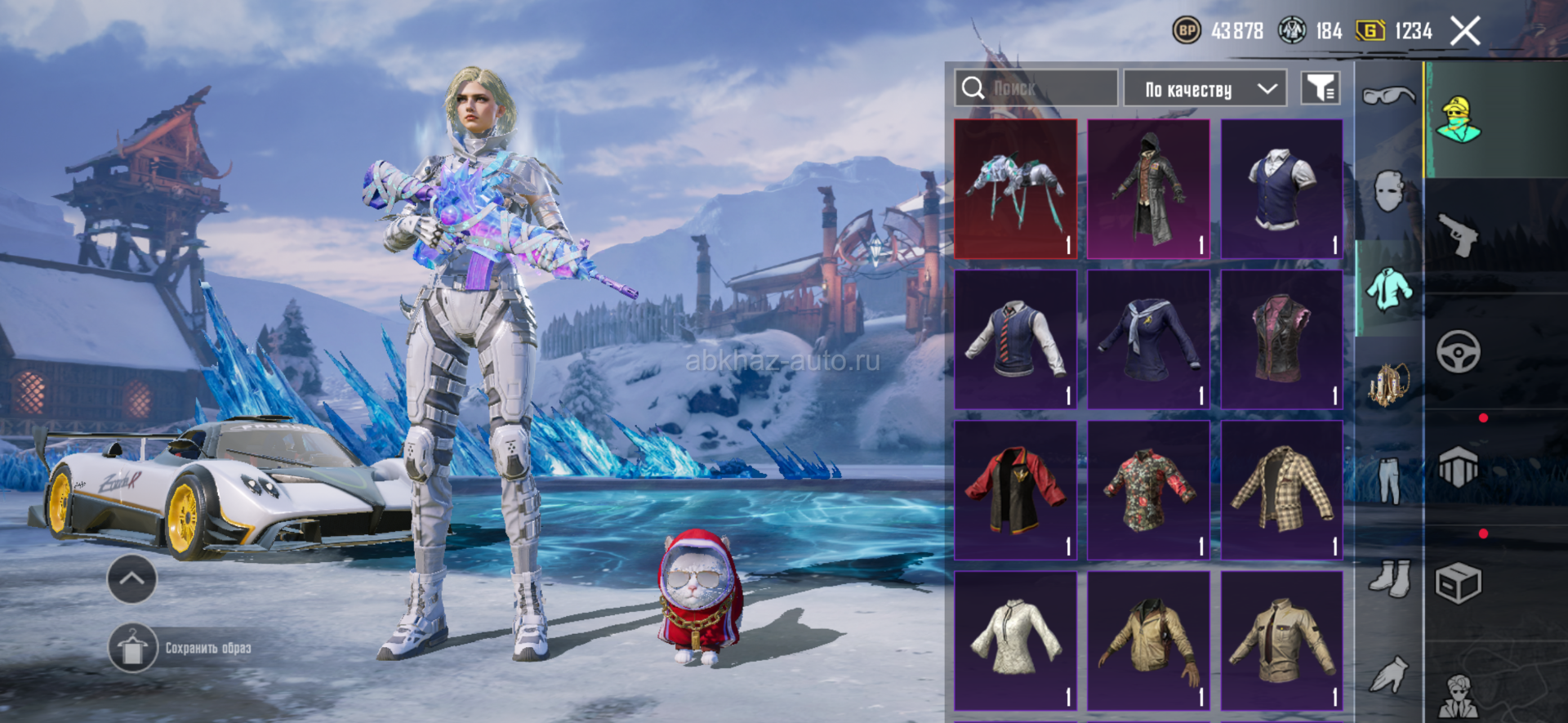Open the 'По качеству' sort dropdown

1205,89
